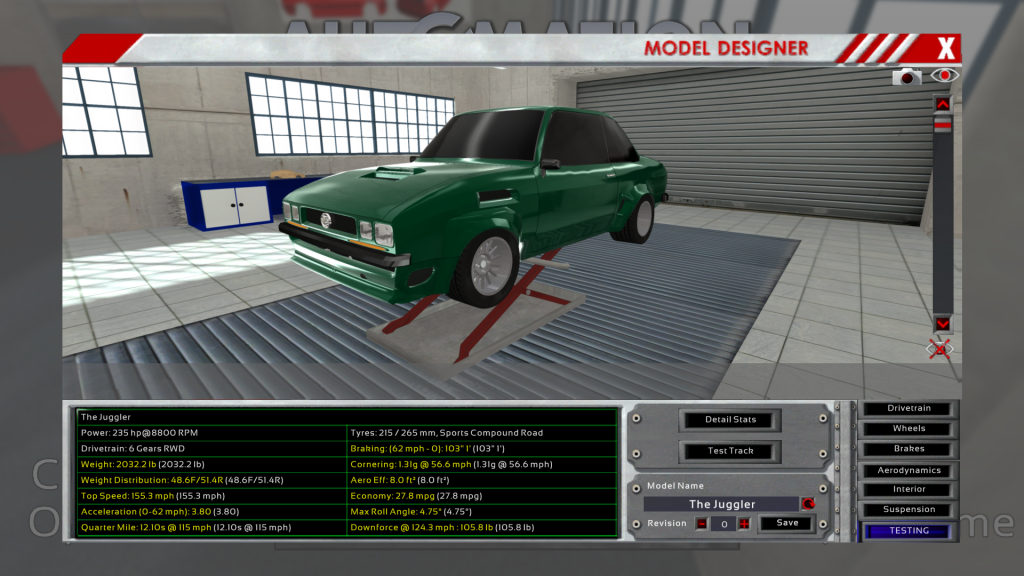Go to the Brakes tab
1024x576 pixels.
(x=909, y=449)
